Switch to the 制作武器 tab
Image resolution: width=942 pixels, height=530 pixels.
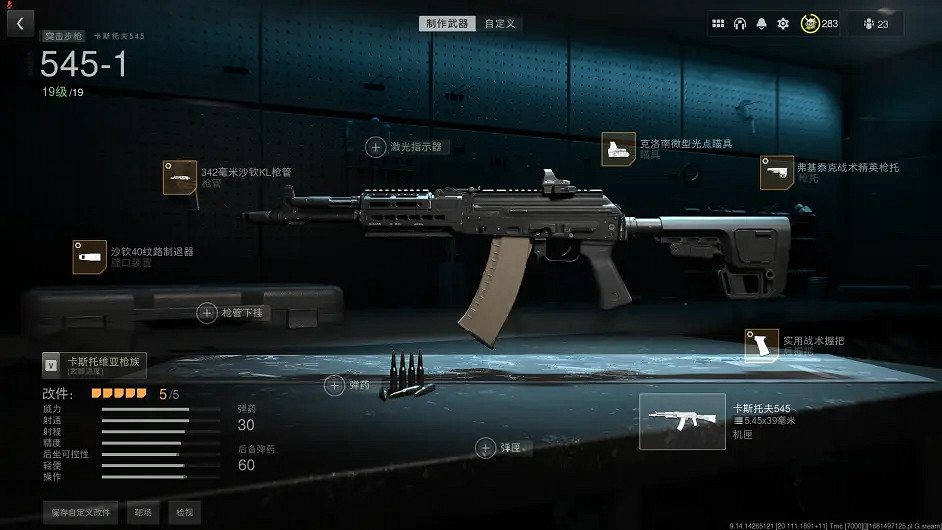pos(447,23)
